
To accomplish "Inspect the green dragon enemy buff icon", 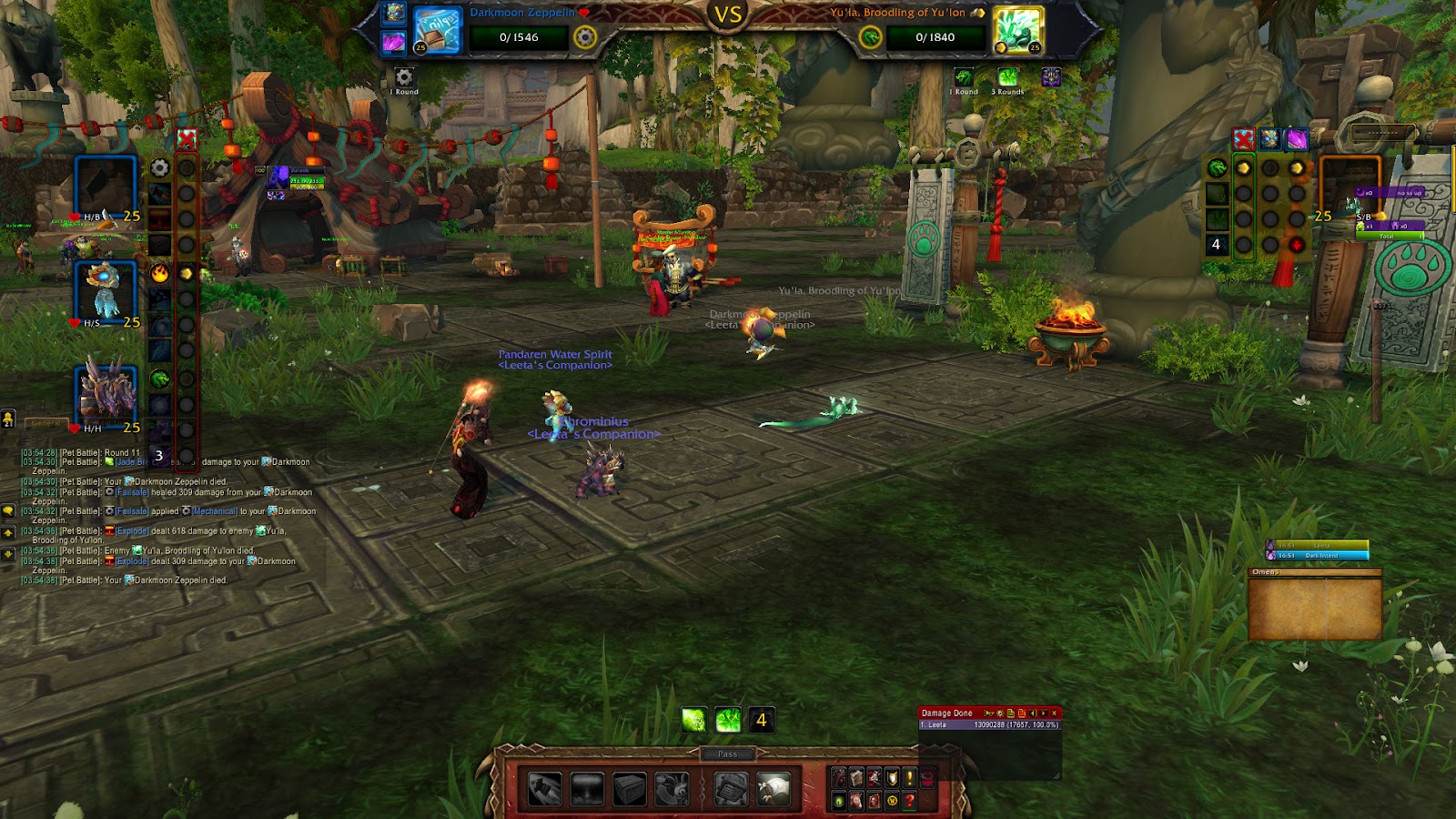I will (x=963, y=77).
